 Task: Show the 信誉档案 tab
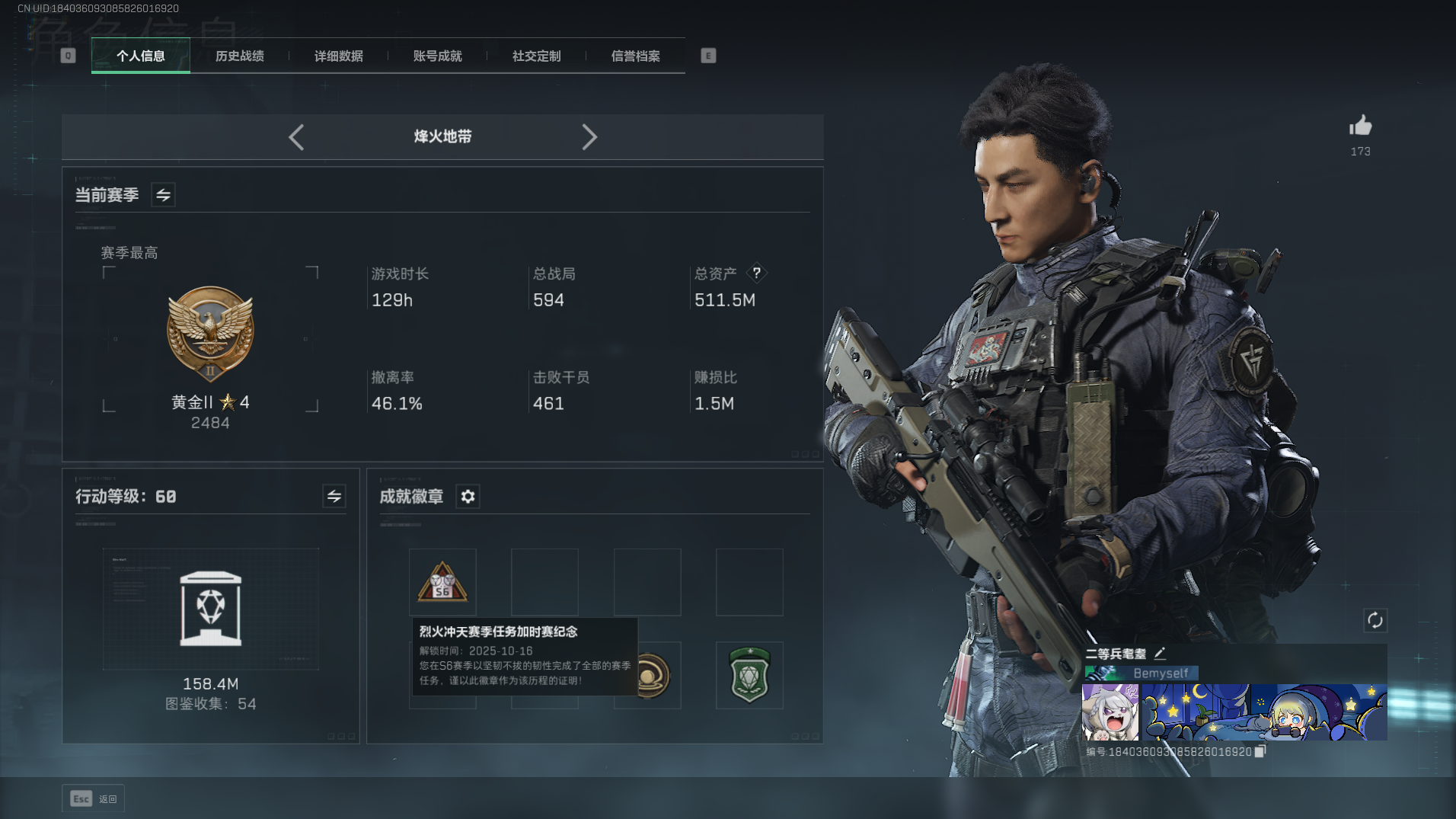[x=636, y=56]
